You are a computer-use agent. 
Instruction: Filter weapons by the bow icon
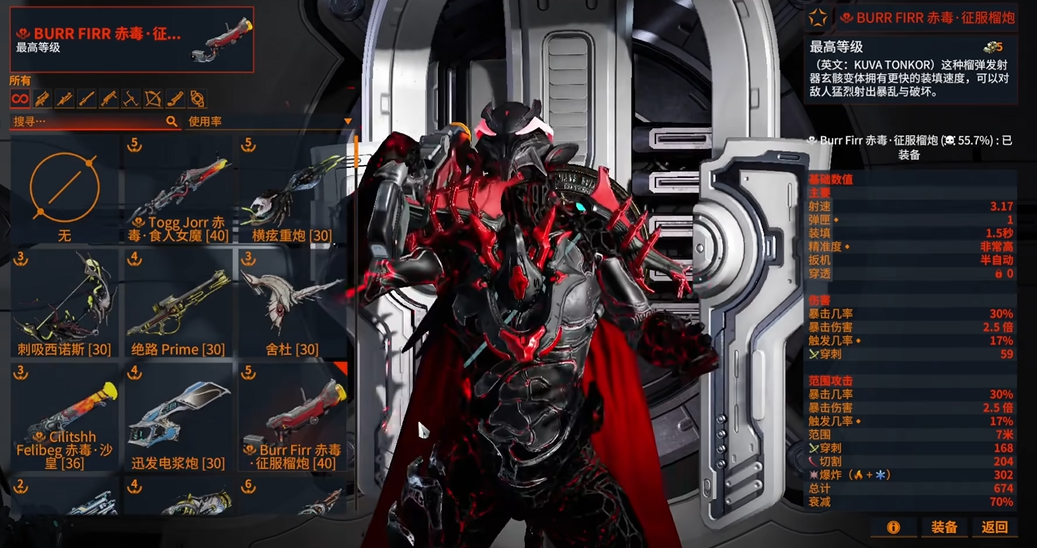coord(153,99)
